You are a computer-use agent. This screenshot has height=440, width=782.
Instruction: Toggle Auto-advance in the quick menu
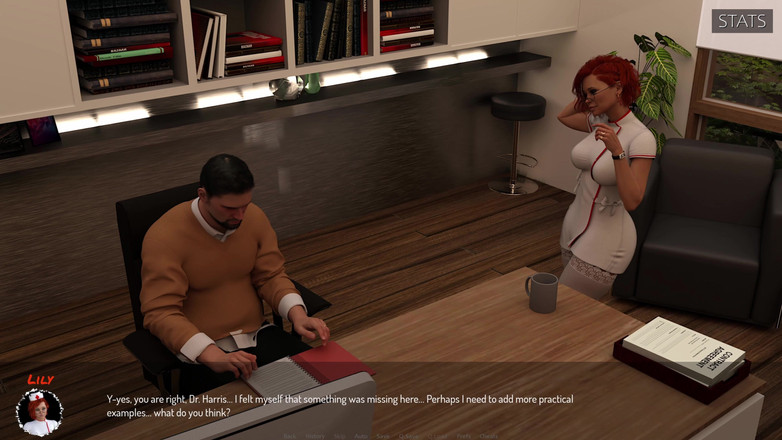pyautogui.click(x=361, y=436)
